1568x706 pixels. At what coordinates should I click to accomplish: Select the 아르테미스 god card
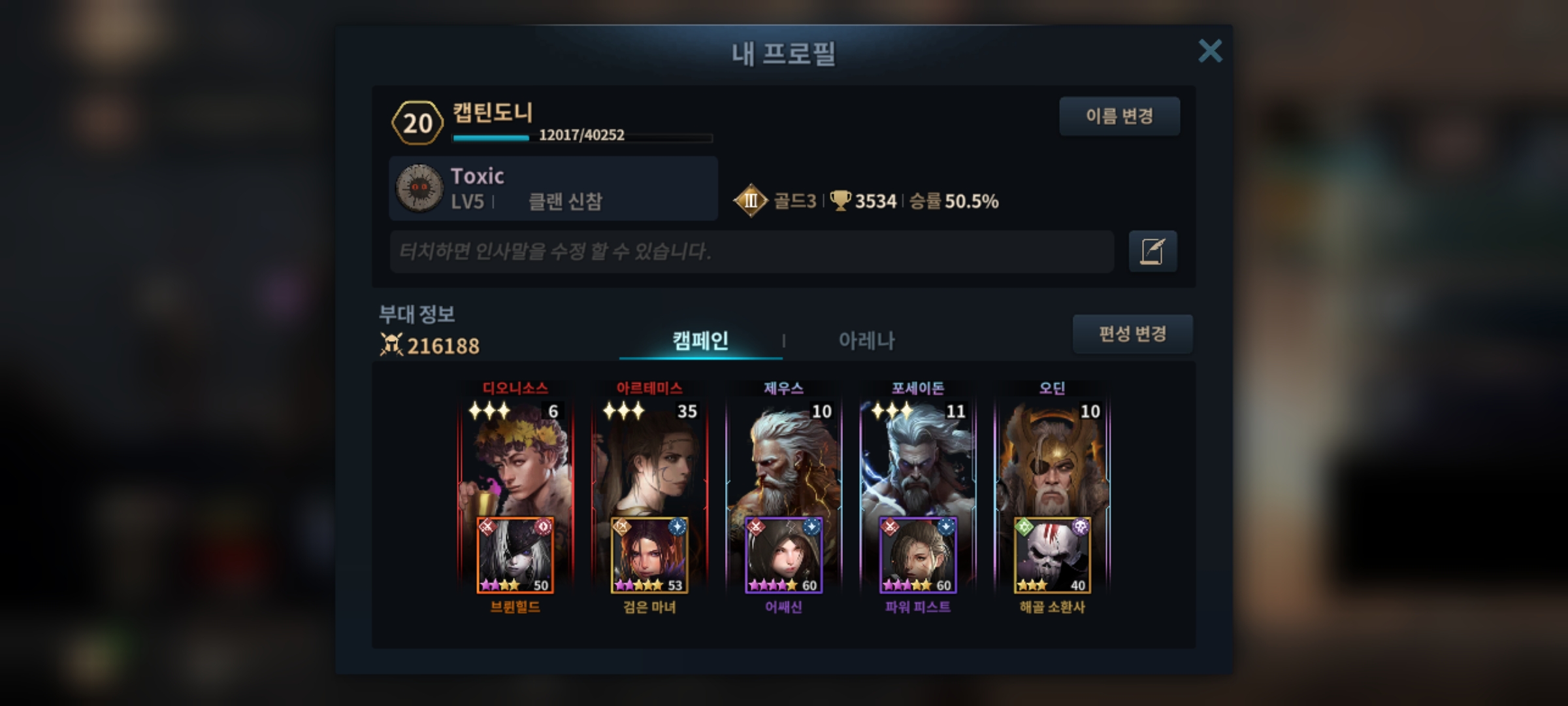click(649, 458)
